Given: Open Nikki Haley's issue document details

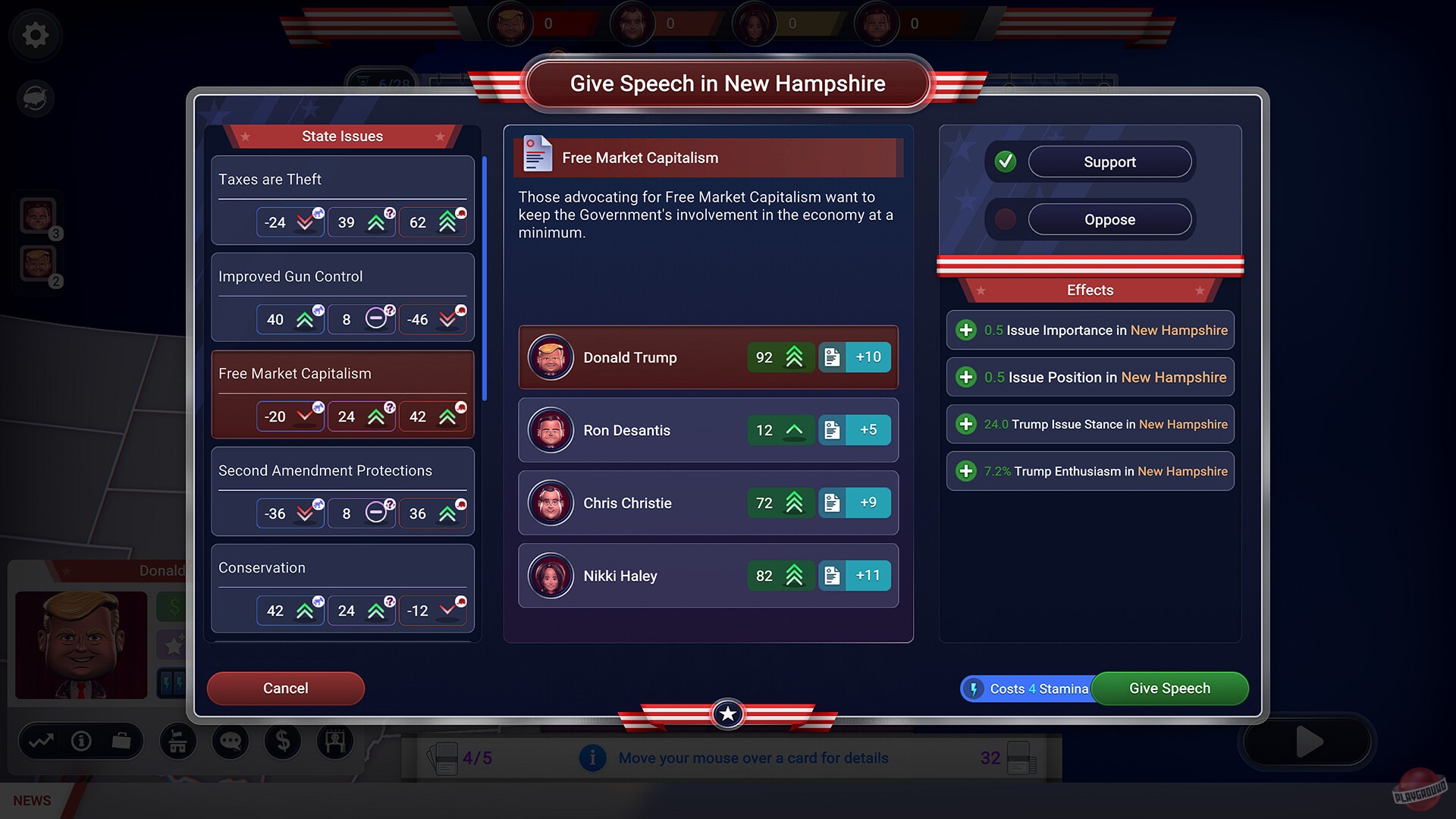Looking at the screenshot, I should point(833,576).
